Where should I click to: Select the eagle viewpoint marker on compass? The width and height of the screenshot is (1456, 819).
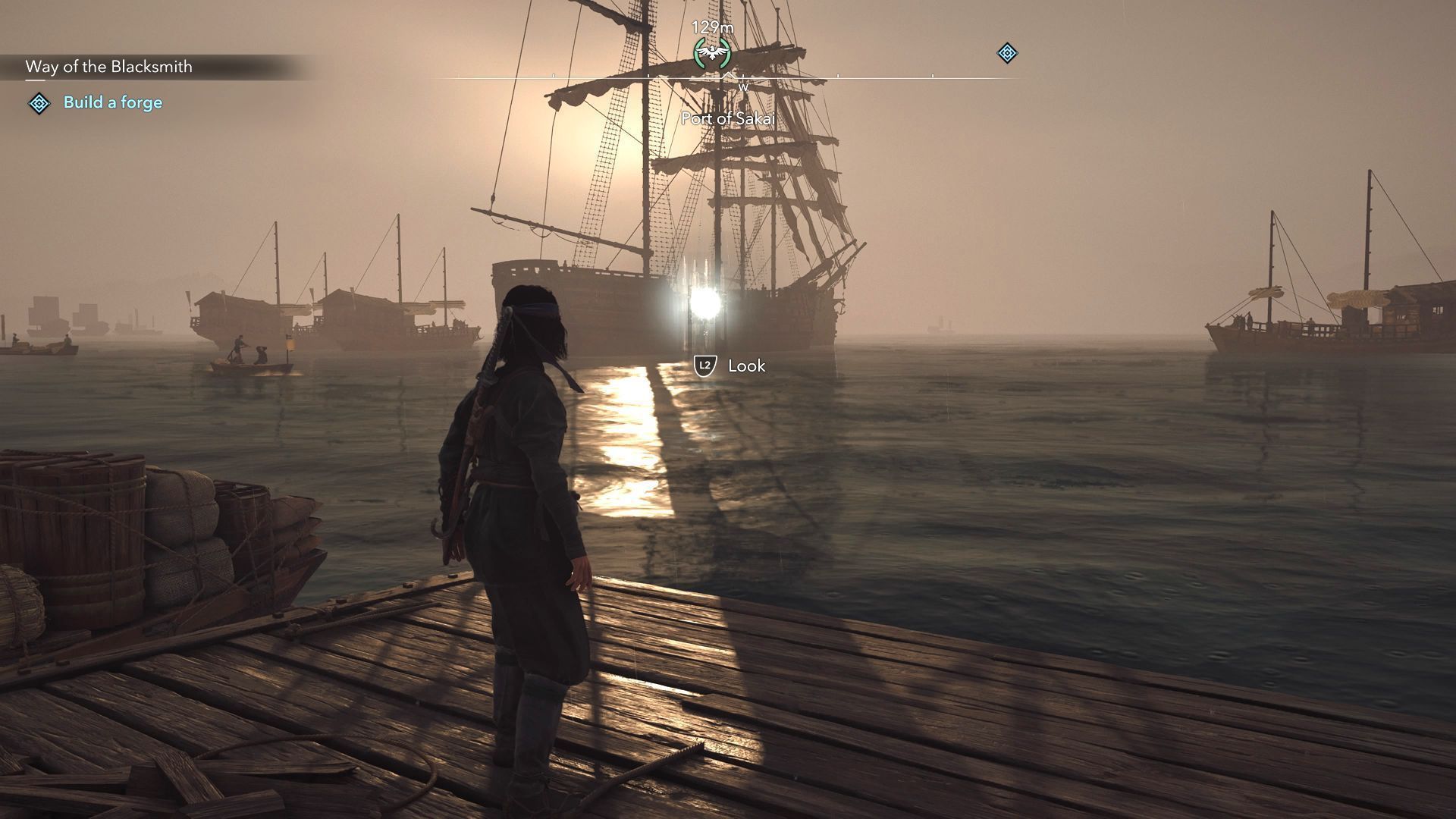point(712,53)
